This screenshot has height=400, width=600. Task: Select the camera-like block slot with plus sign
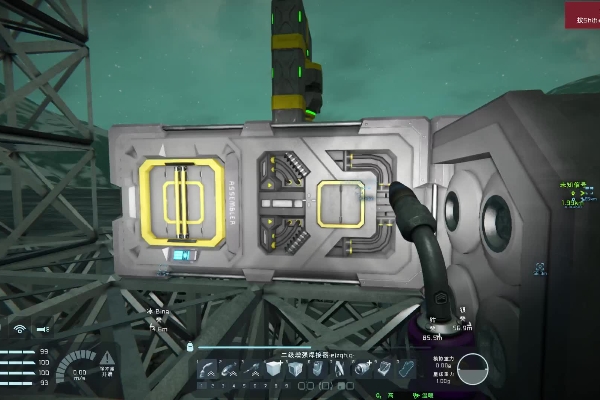point(361,369)
